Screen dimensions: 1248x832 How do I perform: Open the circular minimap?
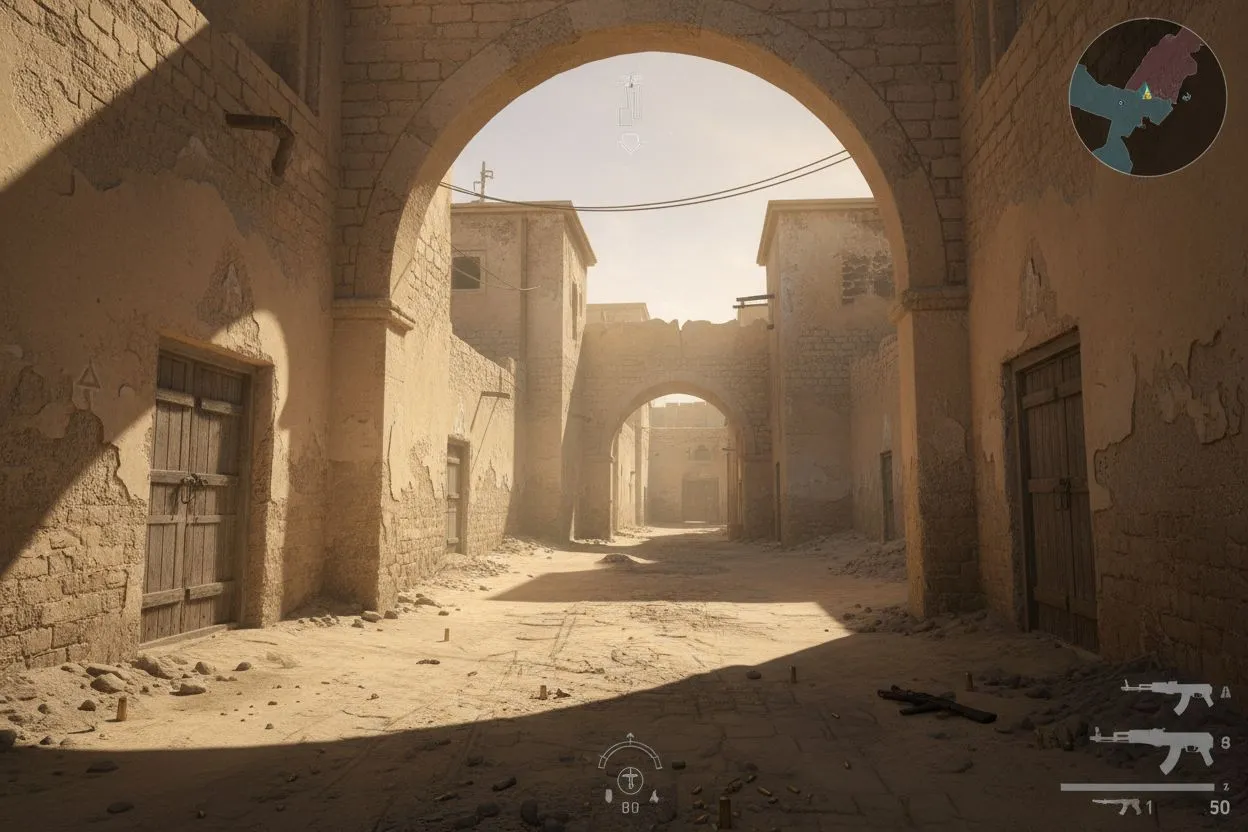point(1147,97)
